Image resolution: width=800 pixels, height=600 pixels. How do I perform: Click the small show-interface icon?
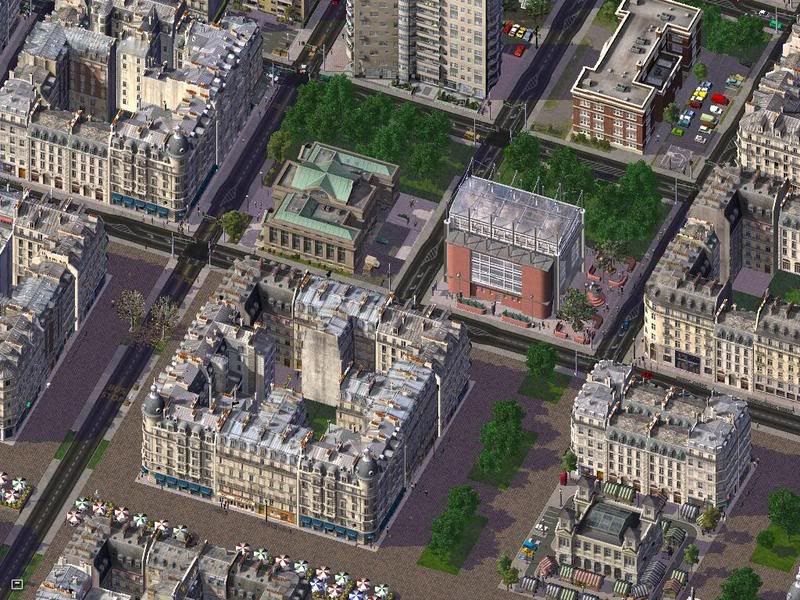(x=17, y=583)
